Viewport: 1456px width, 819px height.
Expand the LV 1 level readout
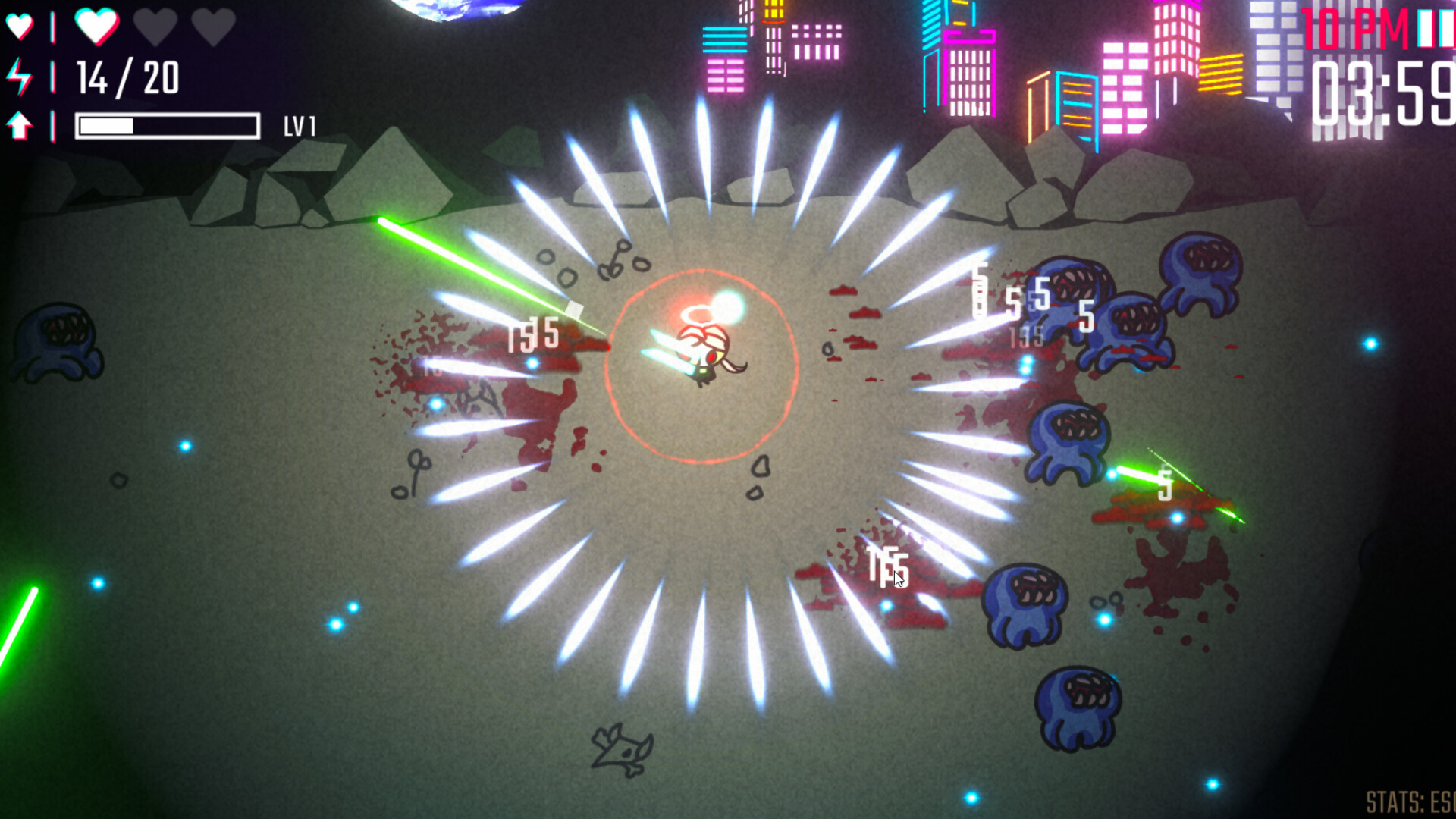click(303, 125)
